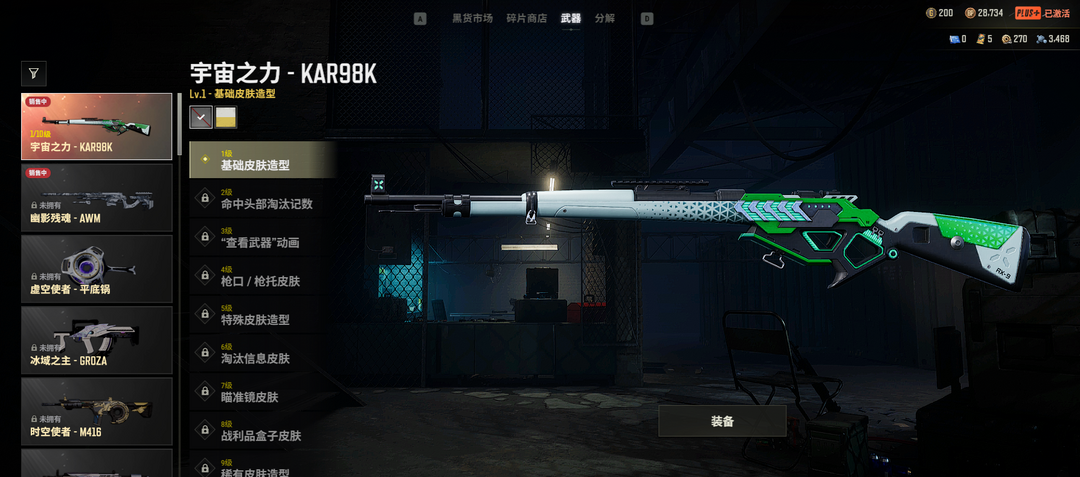Image resolution: width=1080 pixels, height=477 pixels.
Task: Switch to the 分解 tab
Action: [604, 18]
